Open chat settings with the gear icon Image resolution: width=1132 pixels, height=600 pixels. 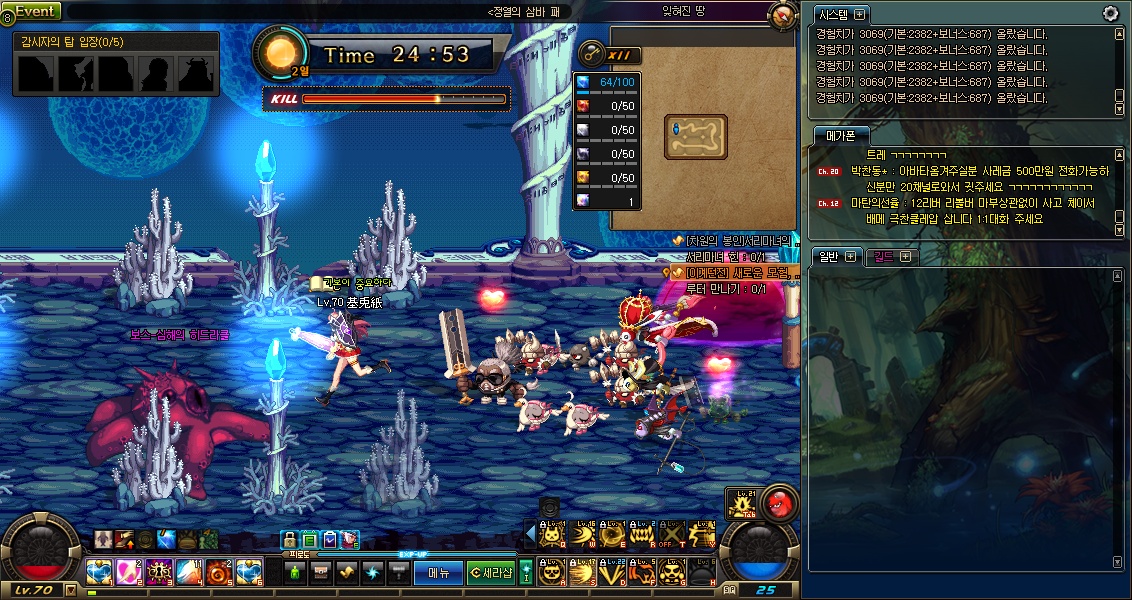point(1110,13)
